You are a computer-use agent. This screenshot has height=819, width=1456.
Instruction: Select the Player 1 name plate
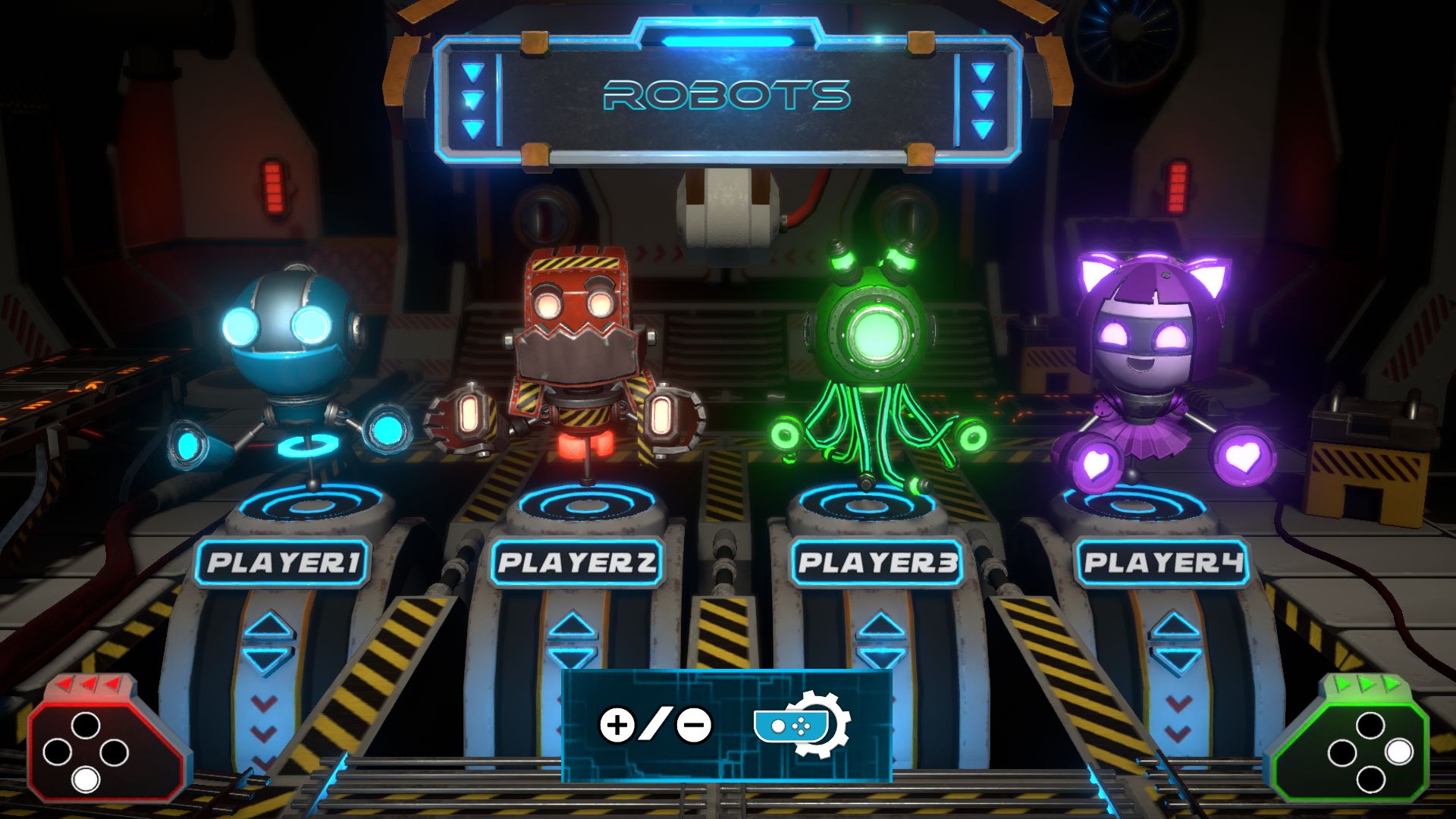click(283, 563)
